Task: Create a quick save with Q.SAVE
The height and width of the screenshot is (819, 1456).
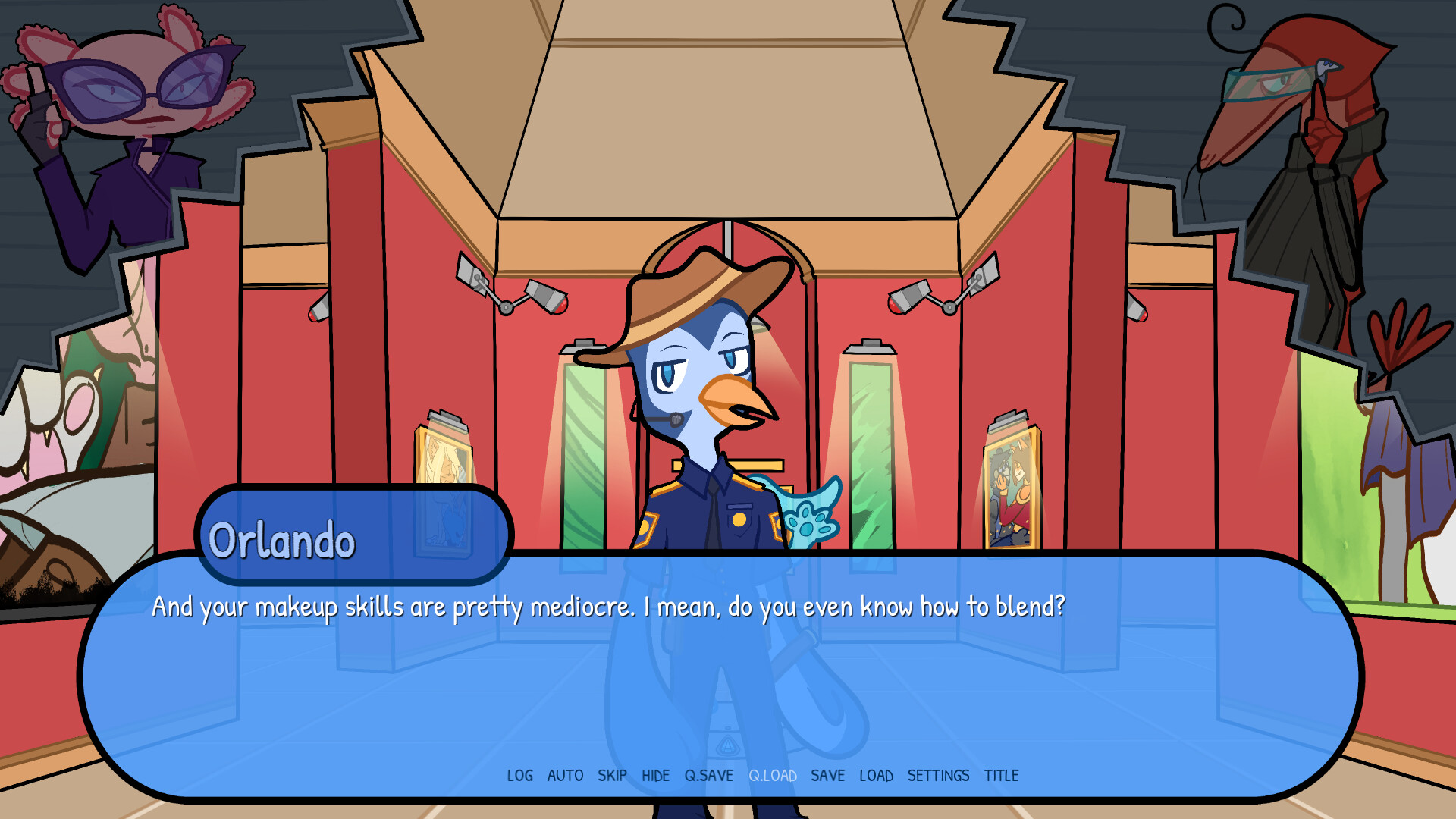Action: (x=709, y=776)
